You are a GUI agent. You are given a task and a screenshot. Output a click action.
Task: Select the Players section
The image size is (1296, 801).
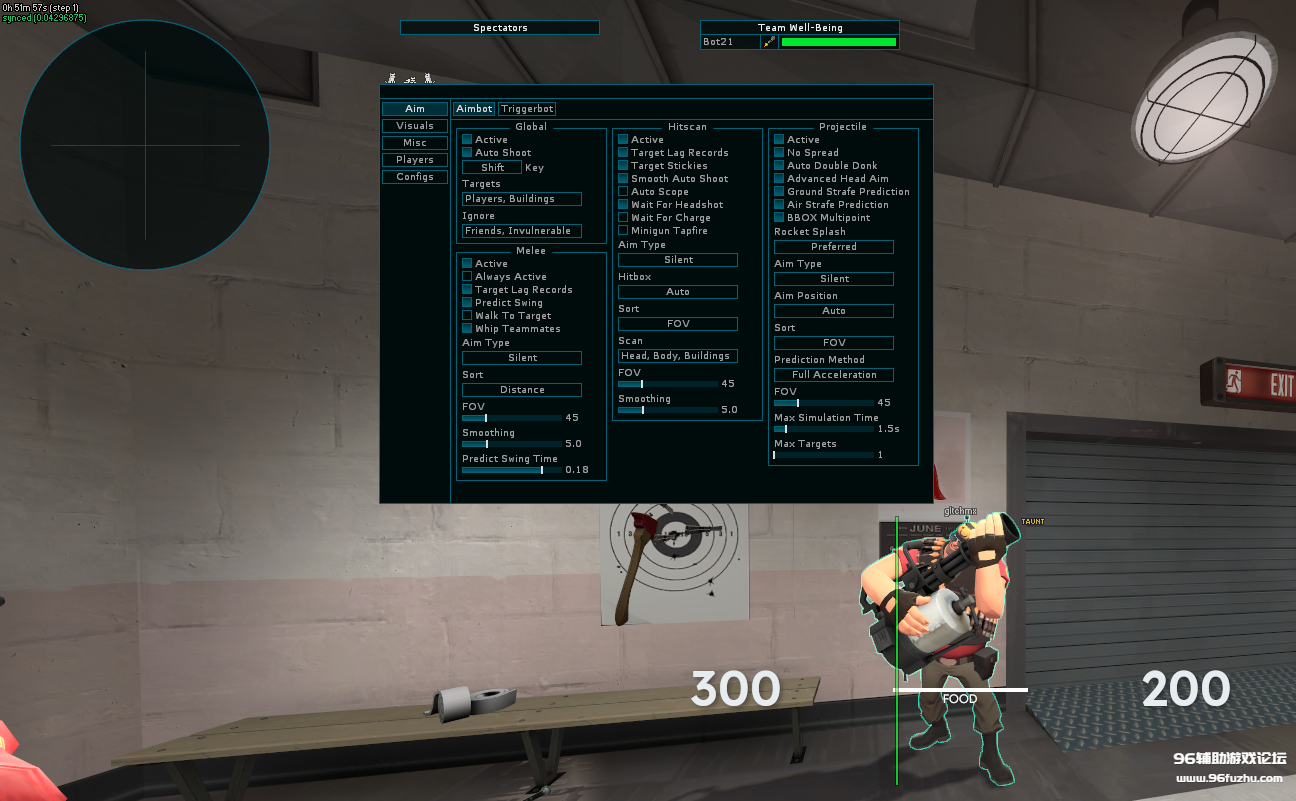[415, 160]
